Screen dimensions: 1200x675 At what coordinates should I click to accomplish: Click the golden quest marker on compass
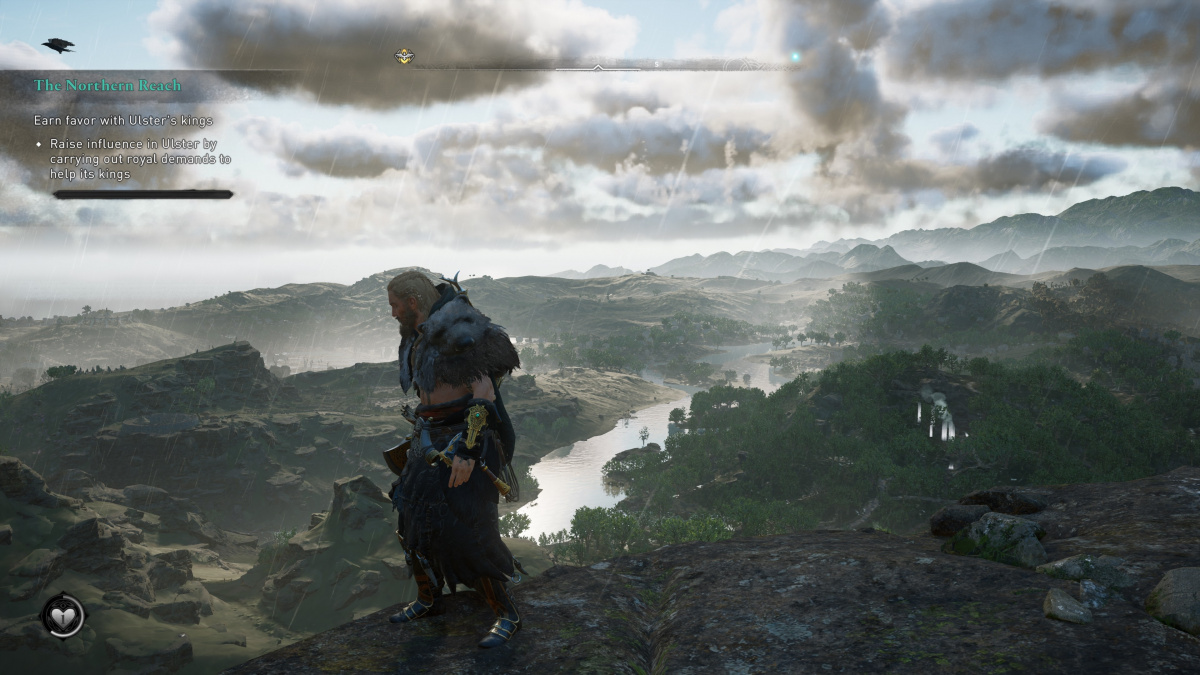pyautogui.click(x=404, y=57)
